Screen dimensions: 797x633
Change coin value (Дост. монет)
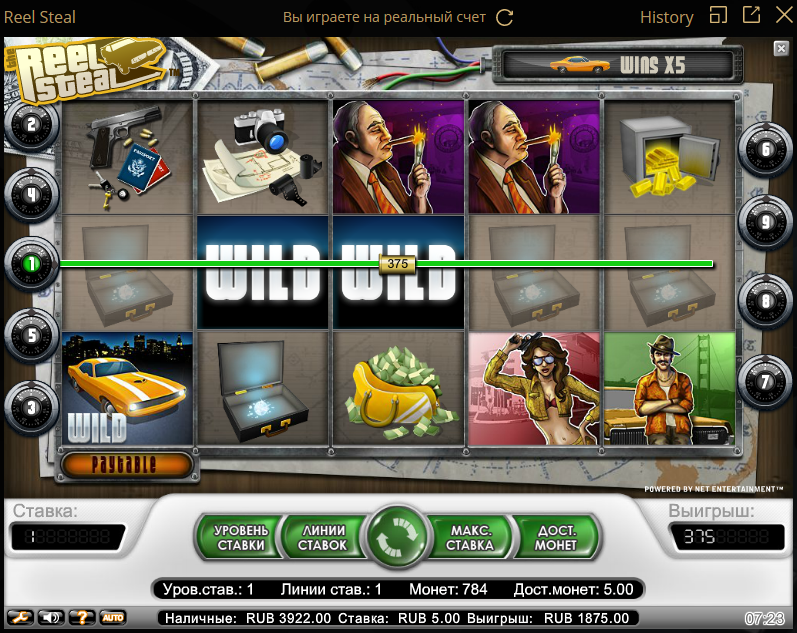556,537
